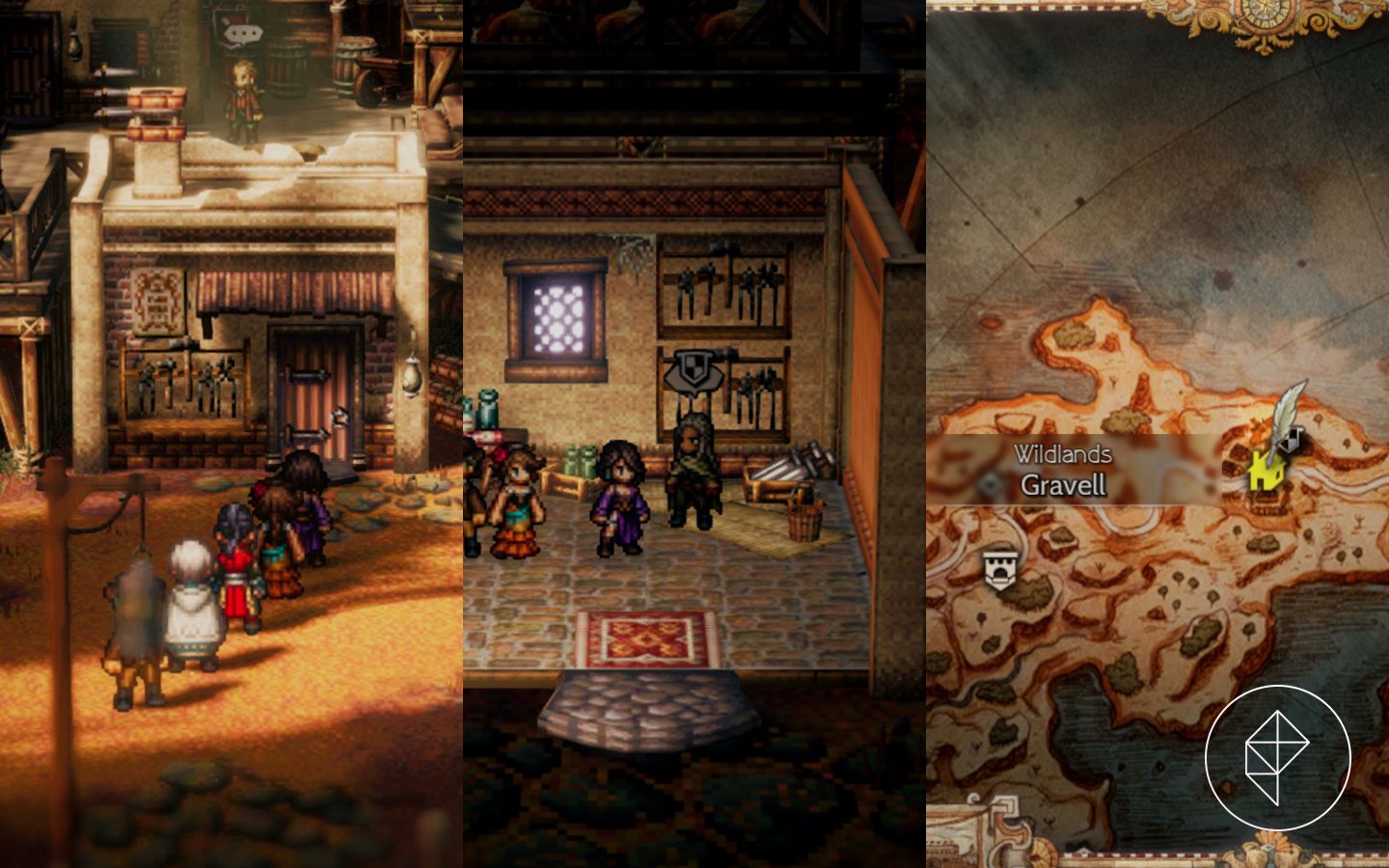The height and width of the screenshot is (868, 1389).
Task: Select the yellow house marker on the map
Action: pyautogui.click(x=1267, y=470)
